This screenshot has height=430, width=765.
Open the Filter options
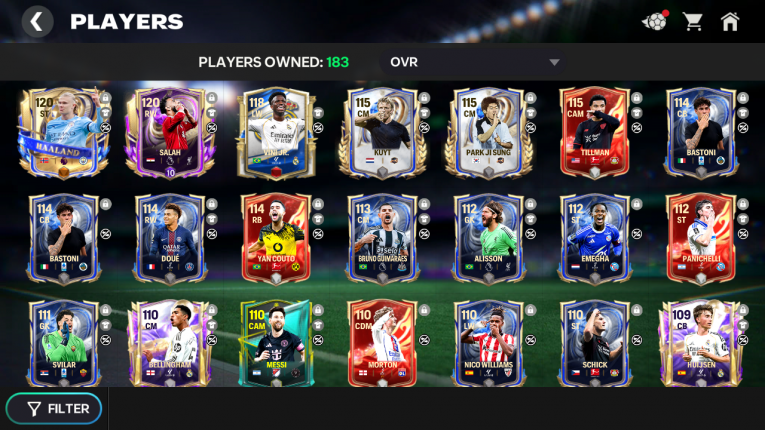pos(58,408)
